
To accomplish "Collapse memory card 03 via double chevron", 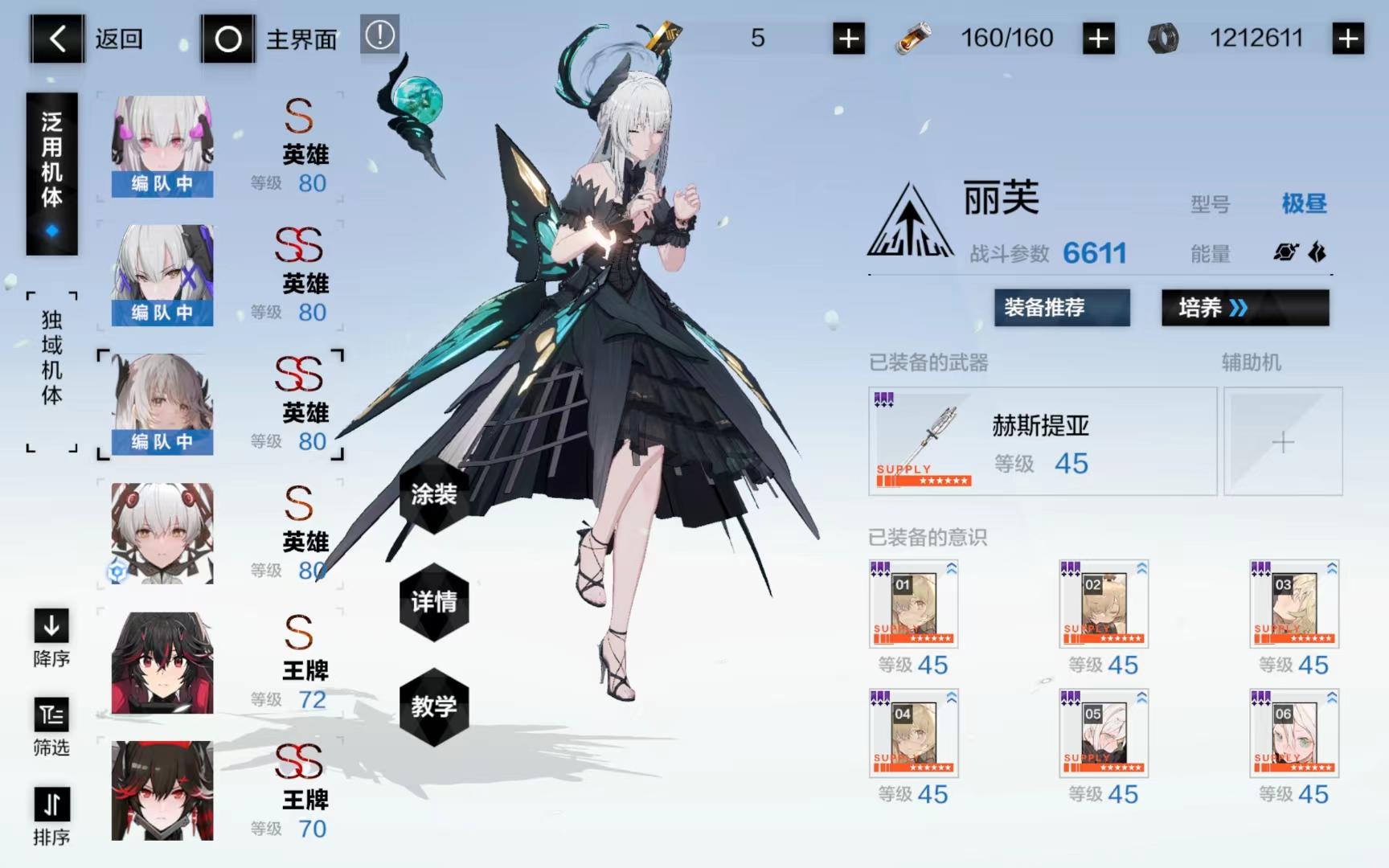I will 1330,567.
